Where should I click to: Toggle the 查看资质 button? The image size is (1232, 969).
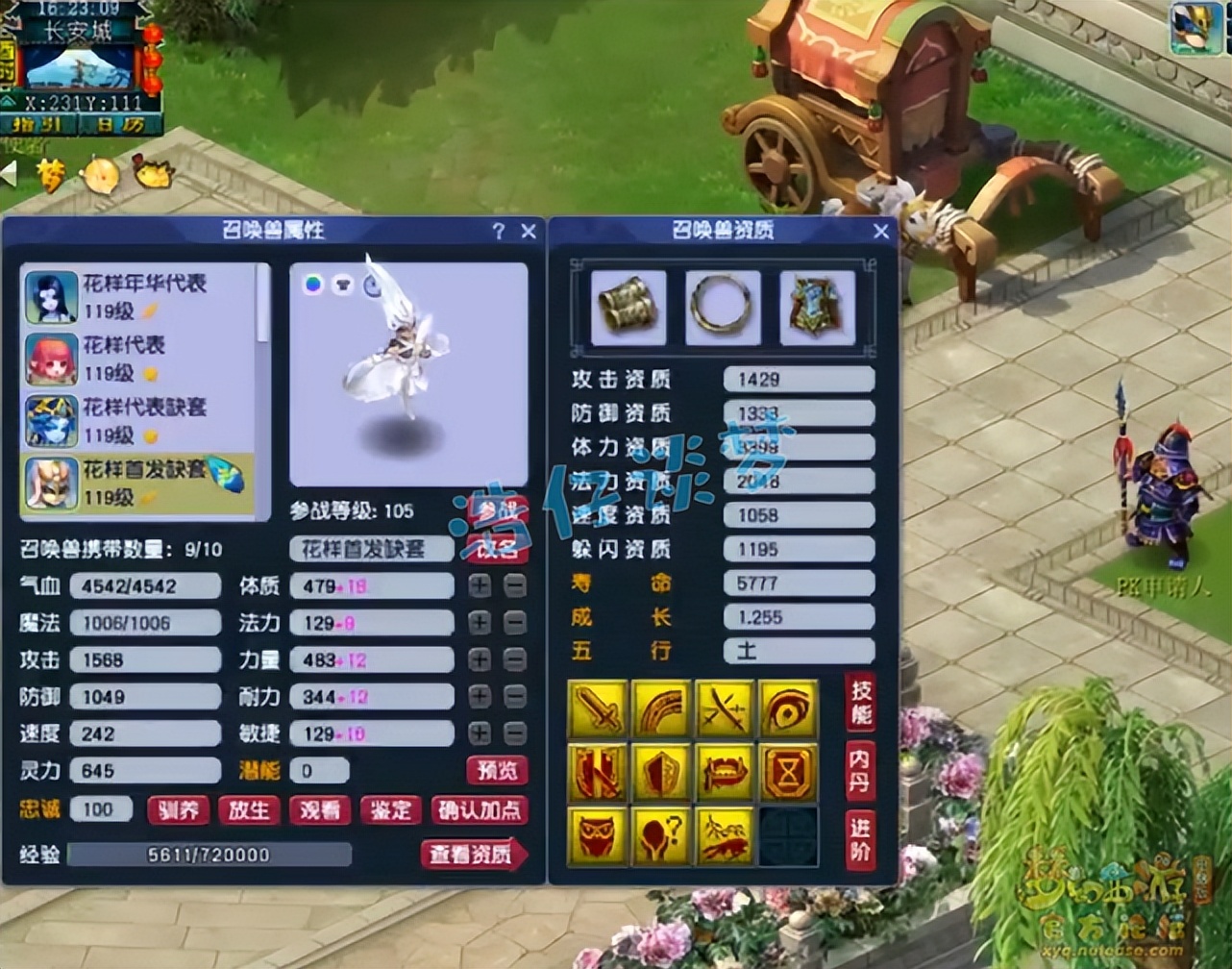[x=473, y=855]
